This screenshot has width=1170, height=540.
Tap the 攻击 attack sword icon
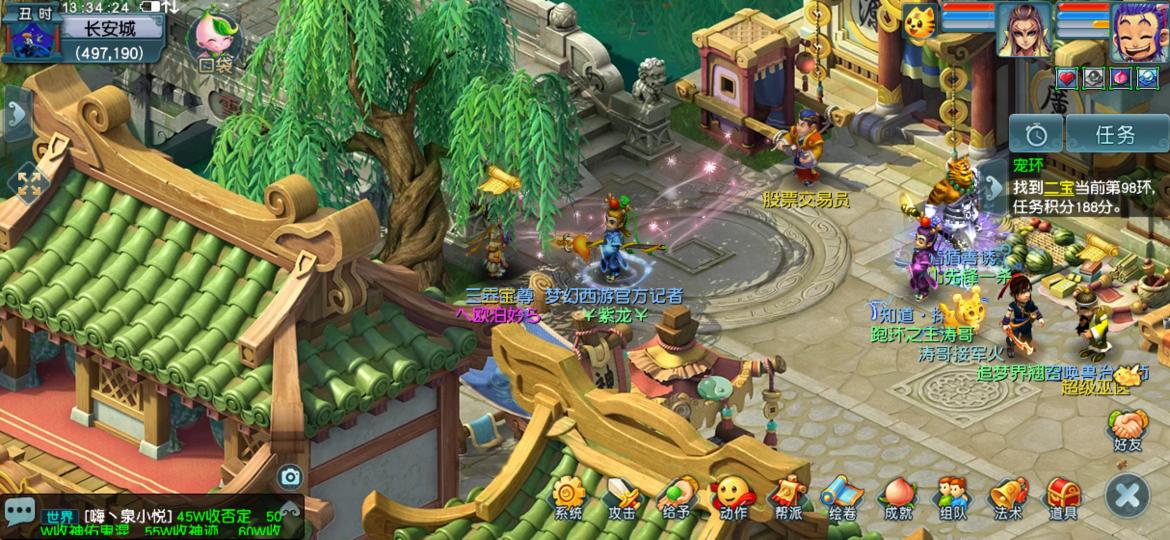[x=622, y=497]
